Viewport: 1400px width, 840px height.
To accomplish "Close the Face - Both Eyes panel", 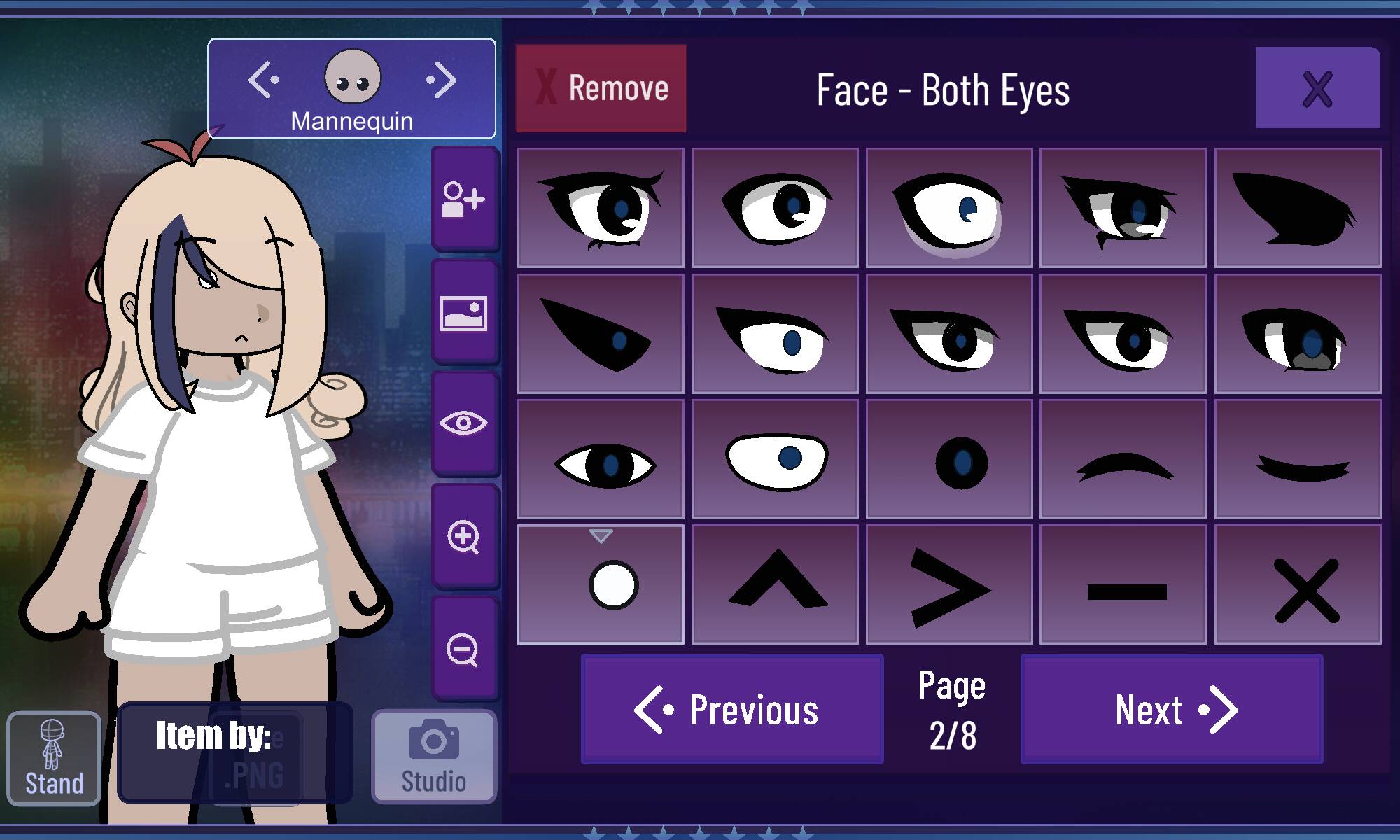I will click(1317, 88).
